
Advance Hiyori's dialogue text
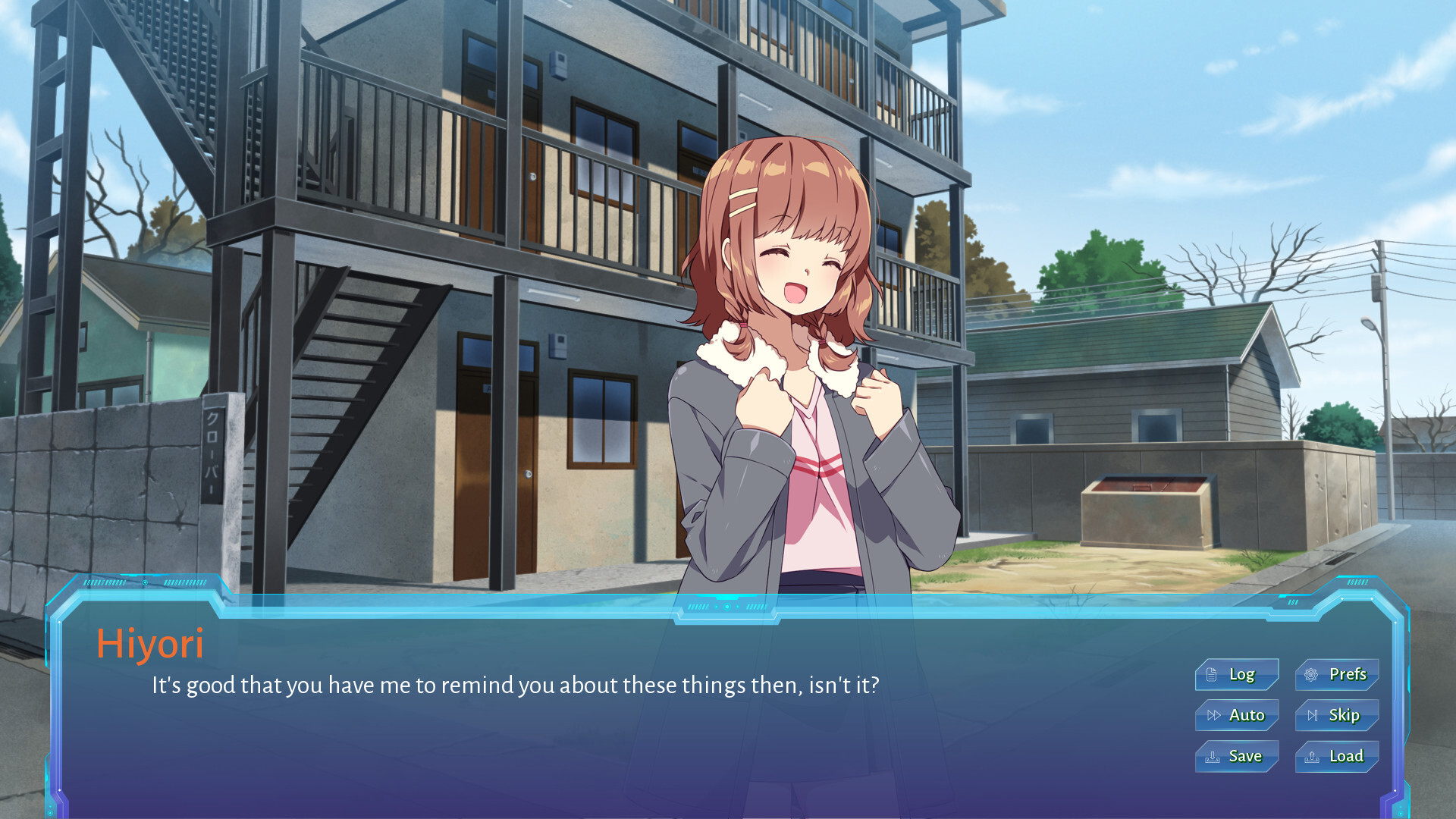point(516,686)
